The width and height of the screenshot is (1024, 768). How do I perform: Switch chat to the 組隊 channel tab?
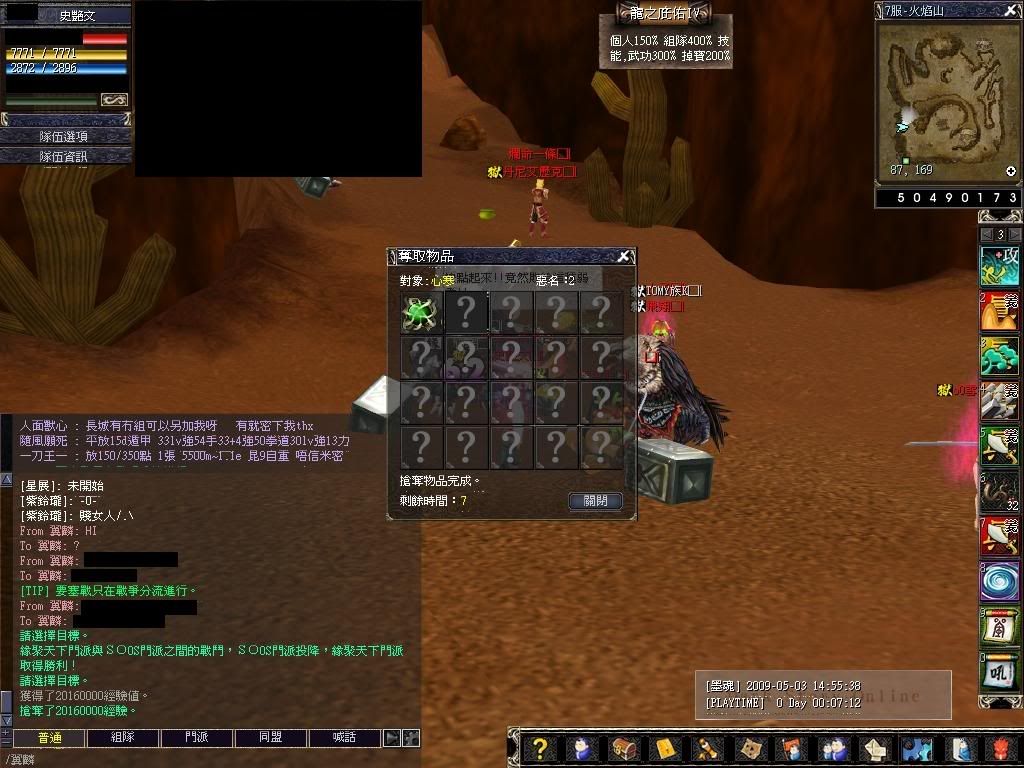pyautogui.click(x=121, y=738)
